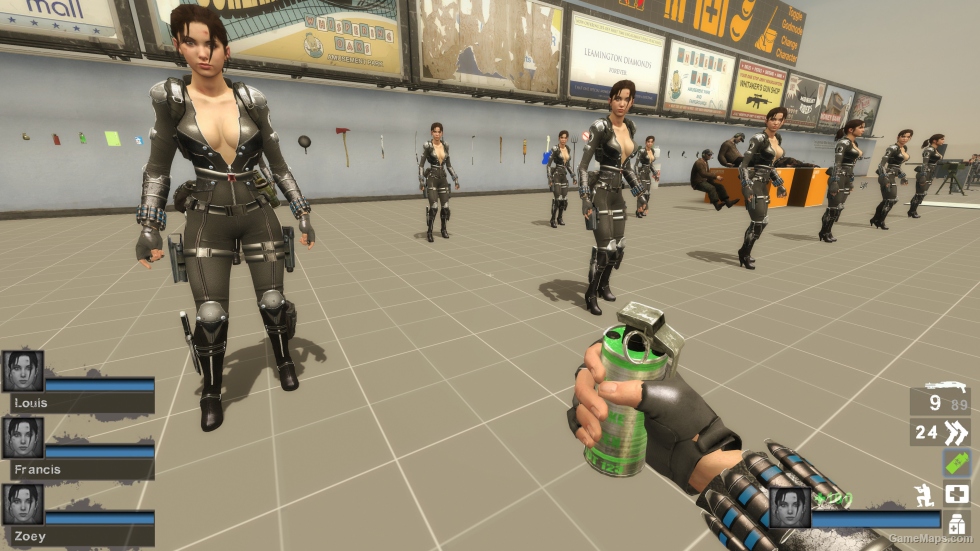980x551 pixels.
Task: Click your own survivor portrait
Action: (789, 507)
